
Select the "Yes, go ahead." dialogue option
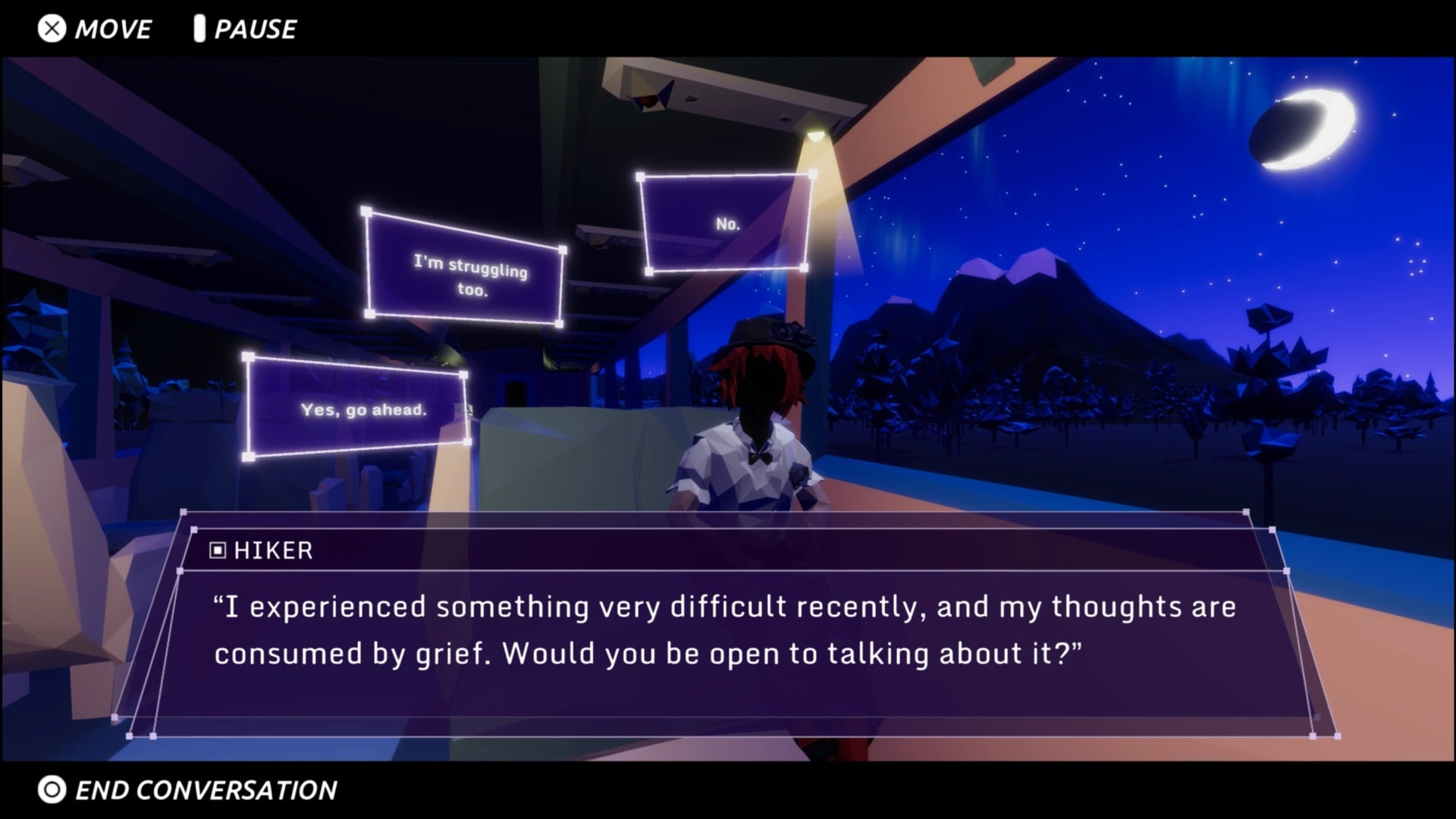[356, 409]
